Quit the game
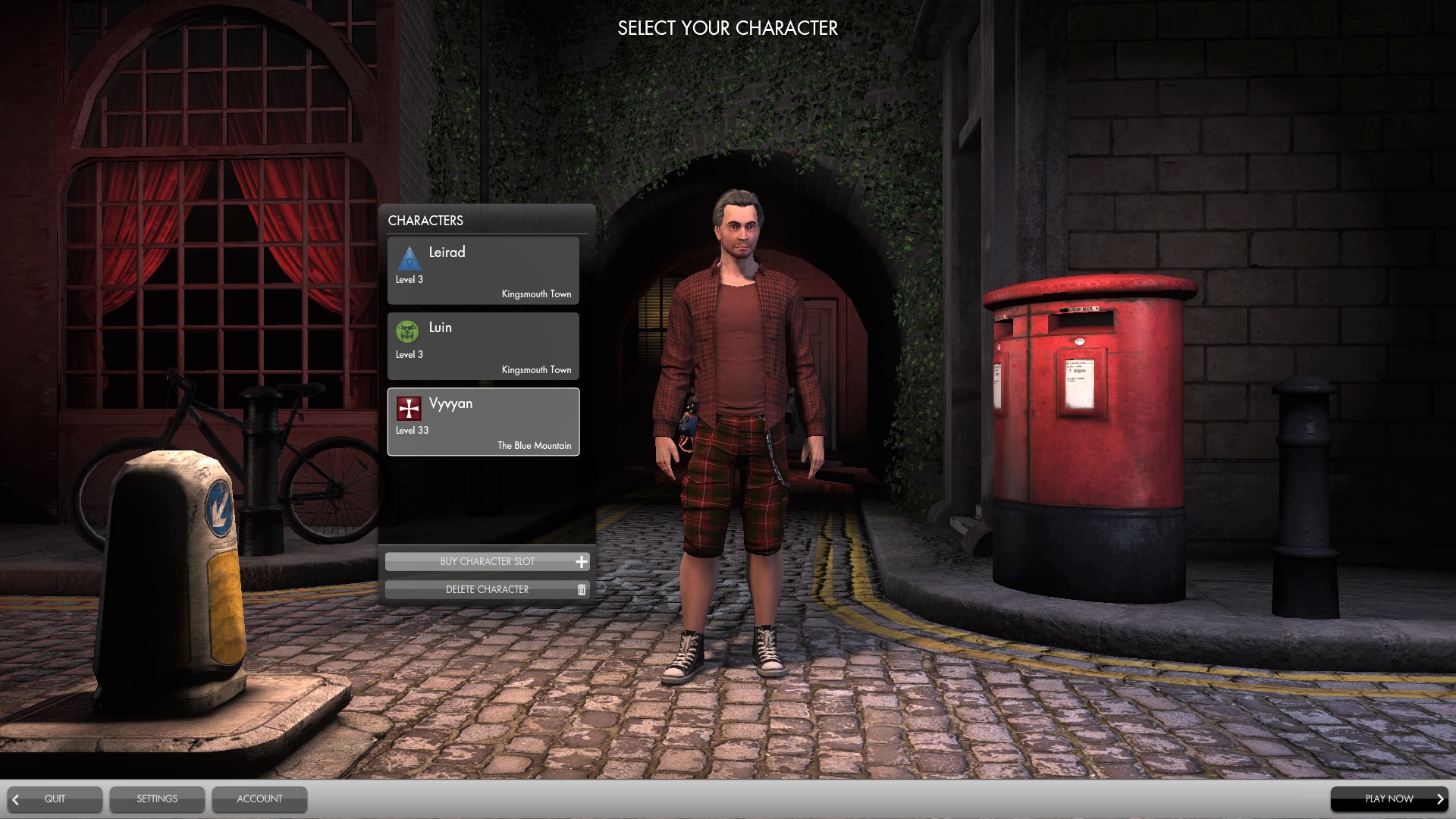The width and height of the screenshot is (1456, 819). point(54,799)
